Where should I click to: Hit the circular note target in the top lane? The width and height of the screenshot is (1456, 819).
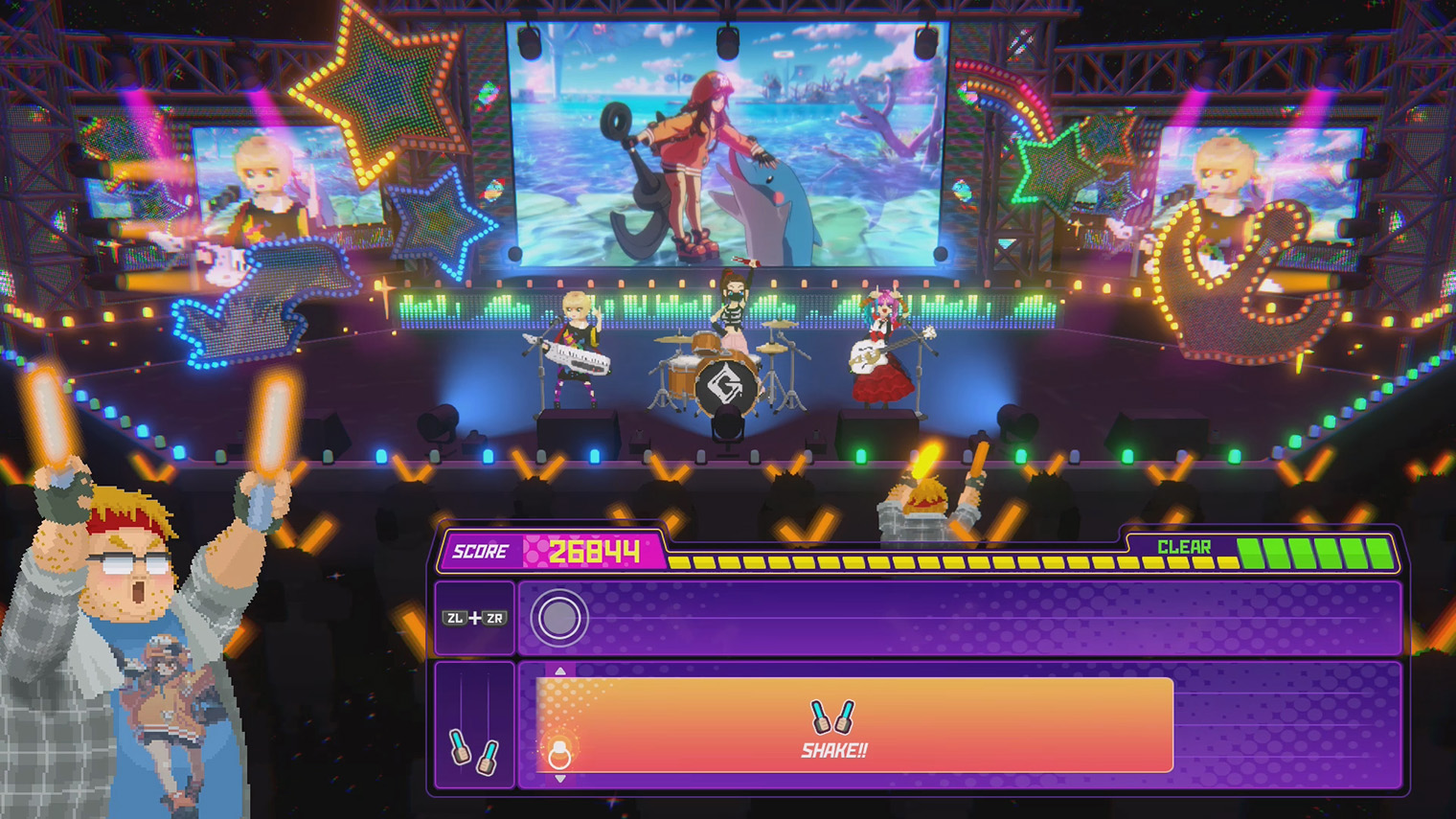click(x=558, y=618)
